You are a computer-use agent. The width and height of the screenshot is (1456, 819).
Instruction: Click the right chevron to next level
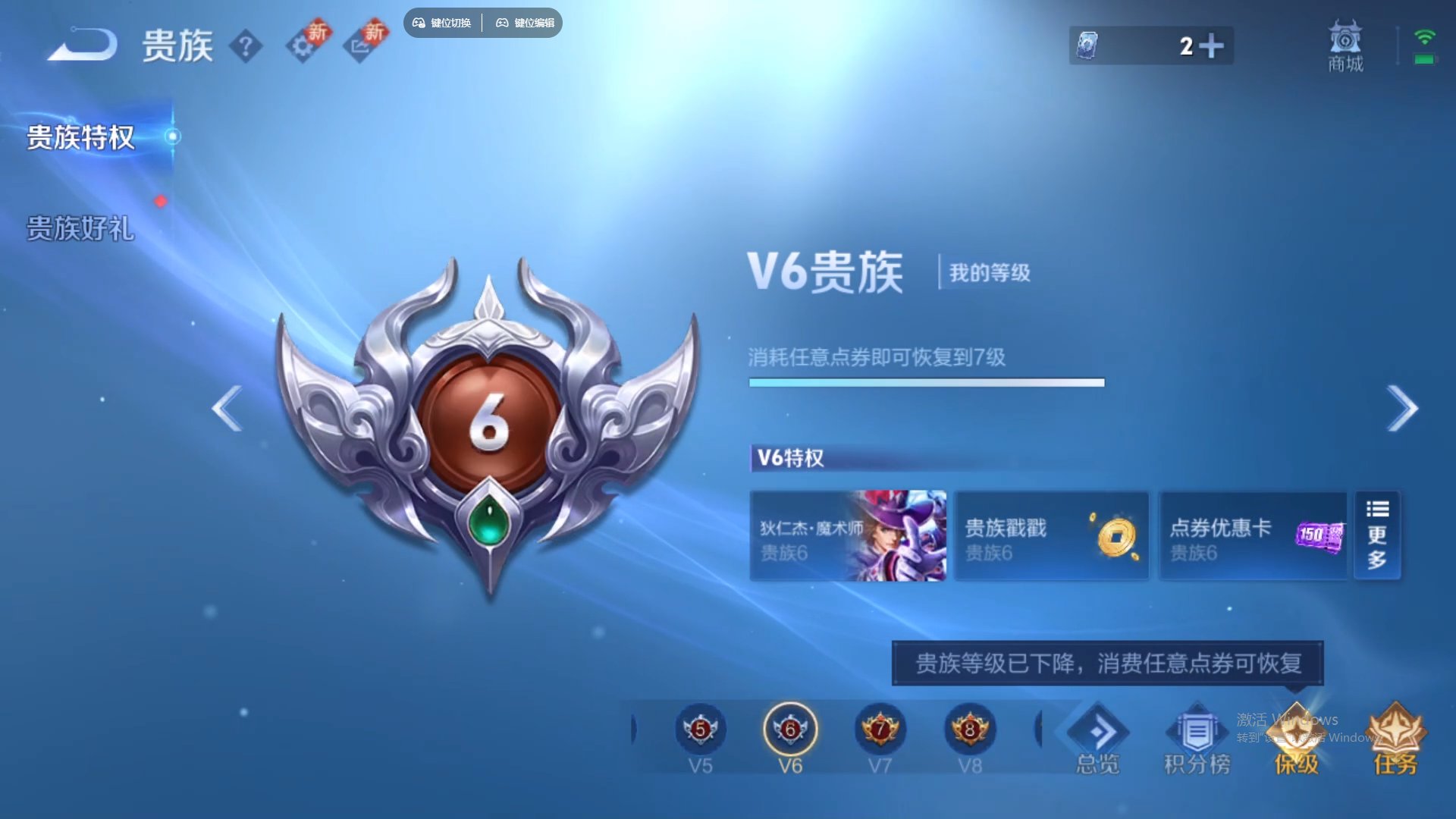tap(1401, 409)
